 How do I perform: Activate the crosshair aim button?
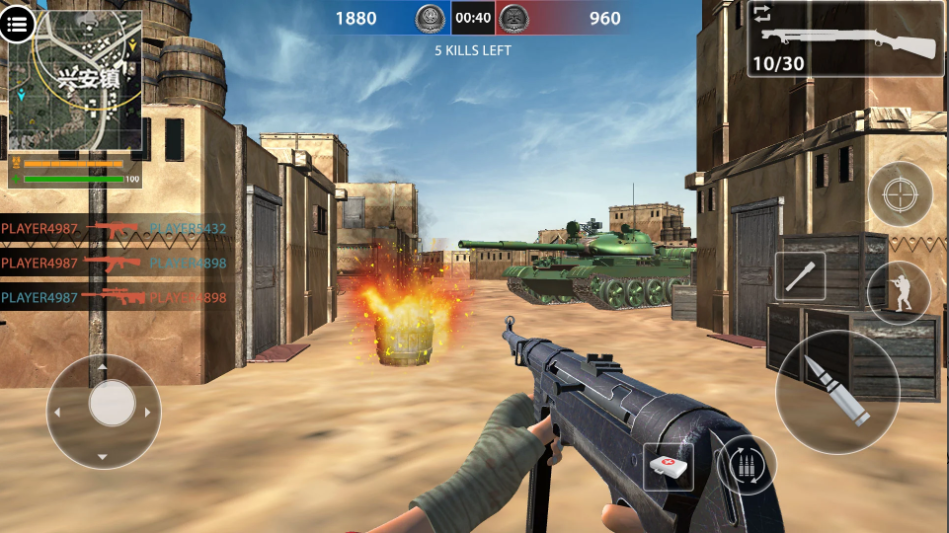click(x=900, y=194)
